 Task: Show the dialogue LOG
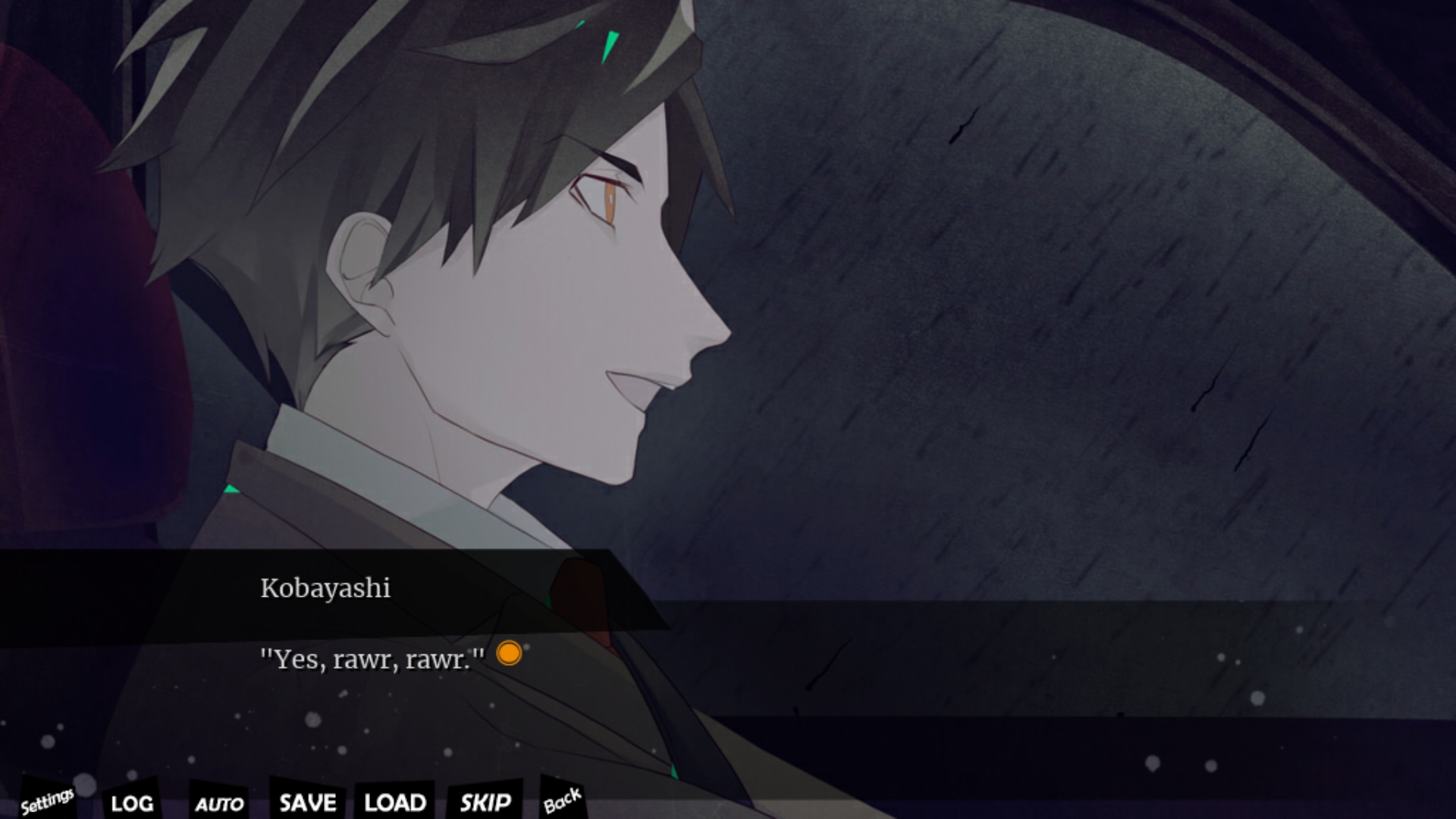click(132, 803)
